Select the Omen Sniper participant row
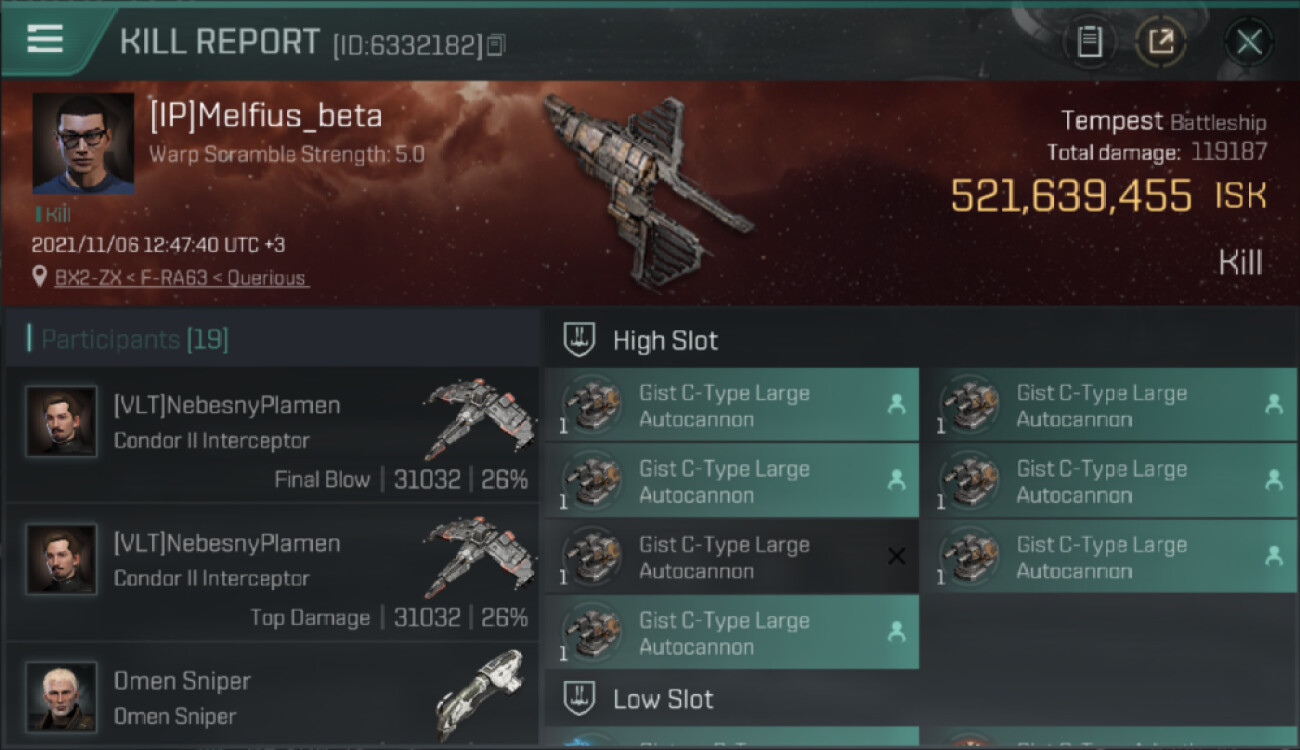 click(272, 697)
